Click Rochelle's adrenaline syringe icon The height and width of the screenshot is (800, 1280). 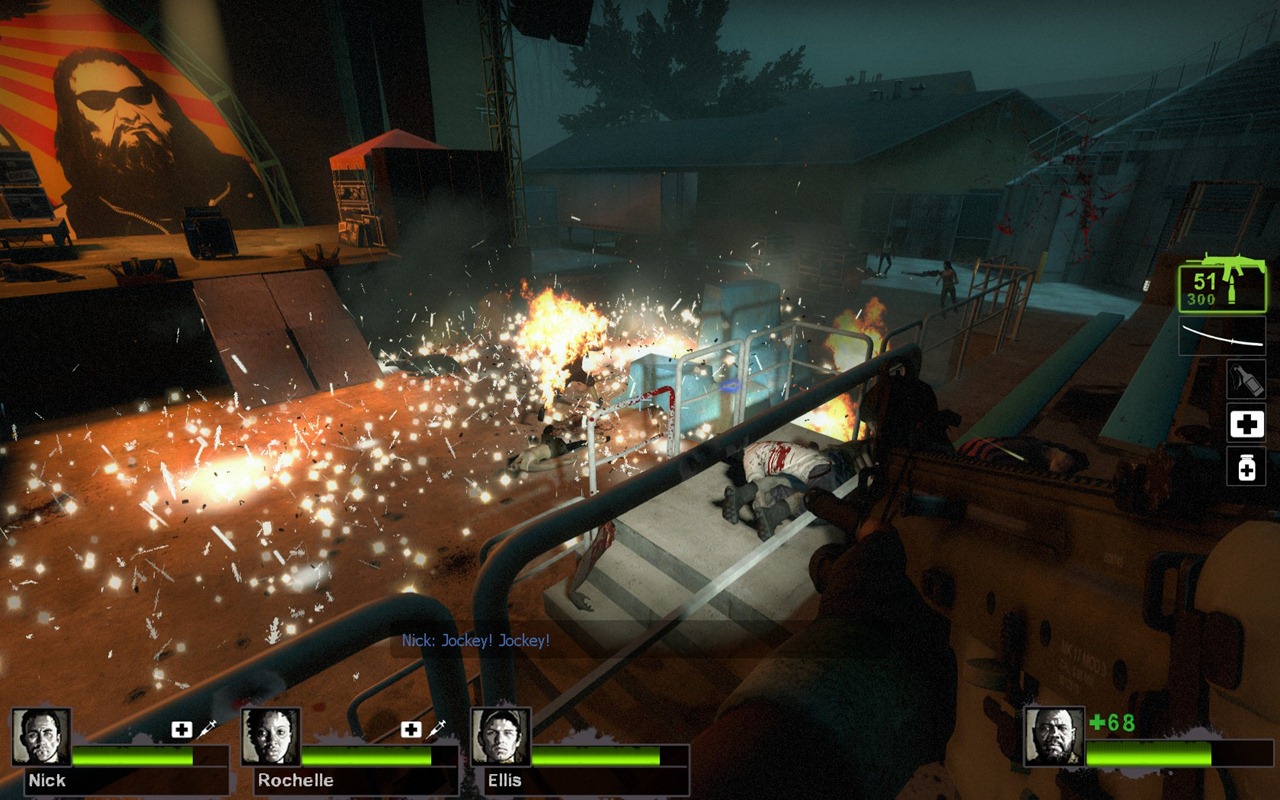[437, 730]
